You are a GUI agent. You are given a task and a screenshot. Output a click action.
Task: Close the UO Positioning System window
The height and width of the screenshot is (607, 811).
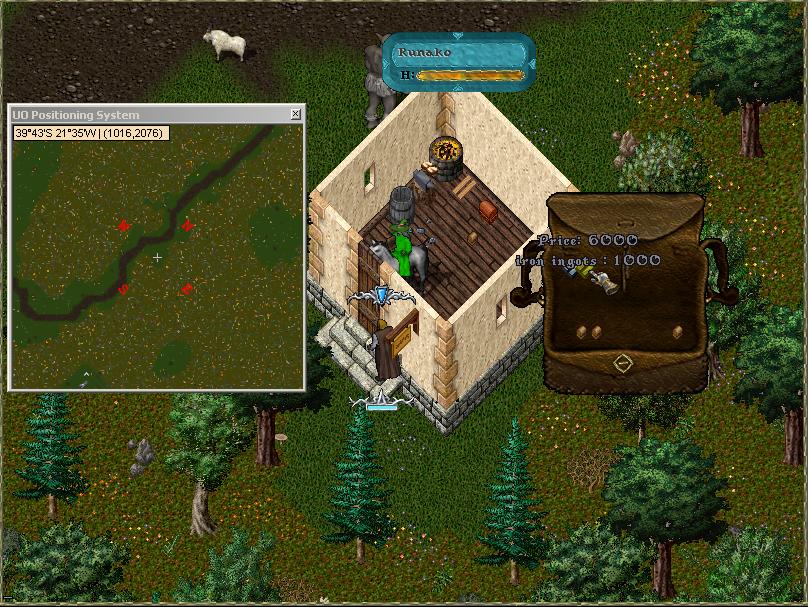pos(296,115)
